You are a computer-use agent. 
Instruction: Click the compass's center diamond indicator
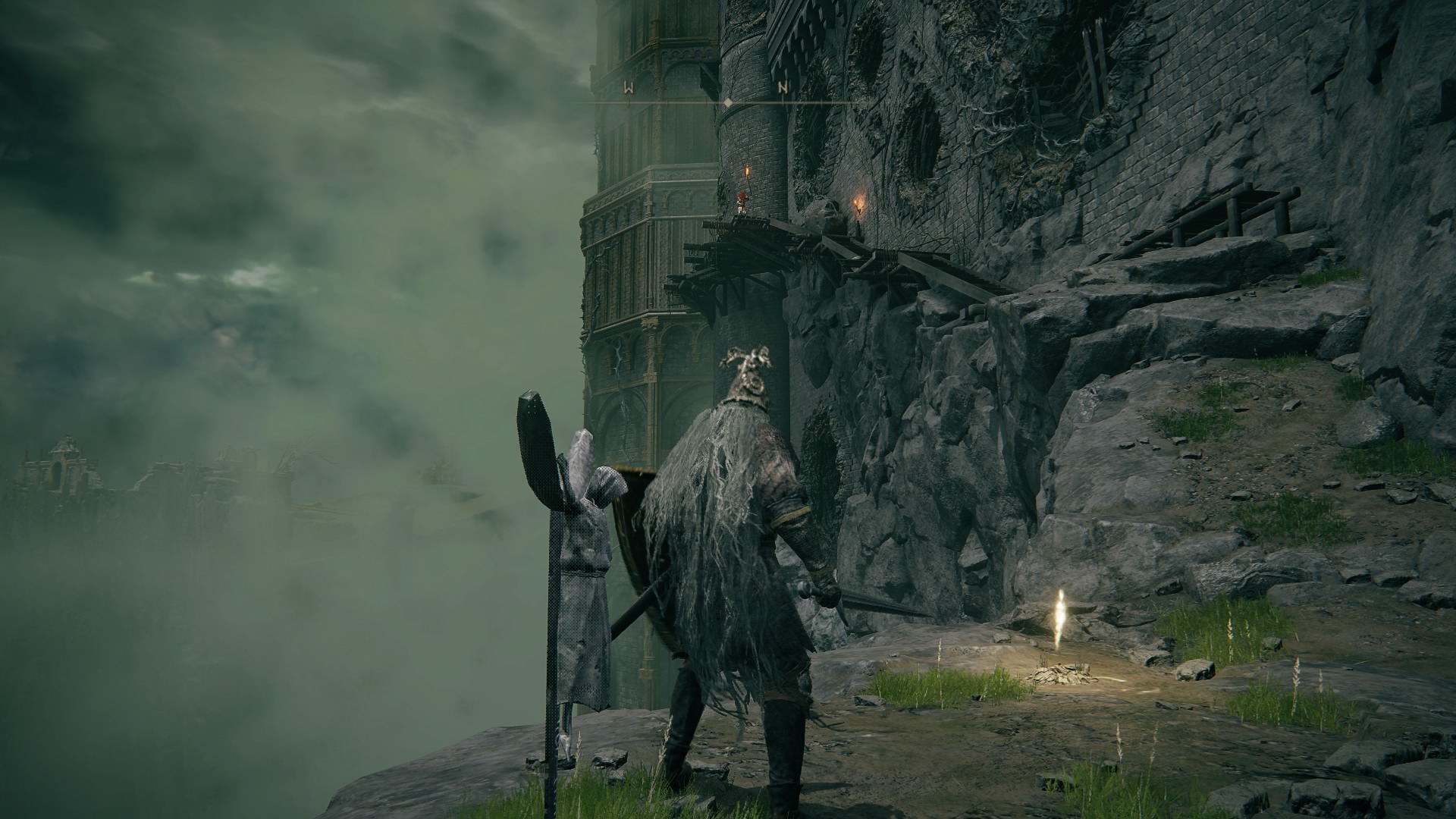pos(727,102)
